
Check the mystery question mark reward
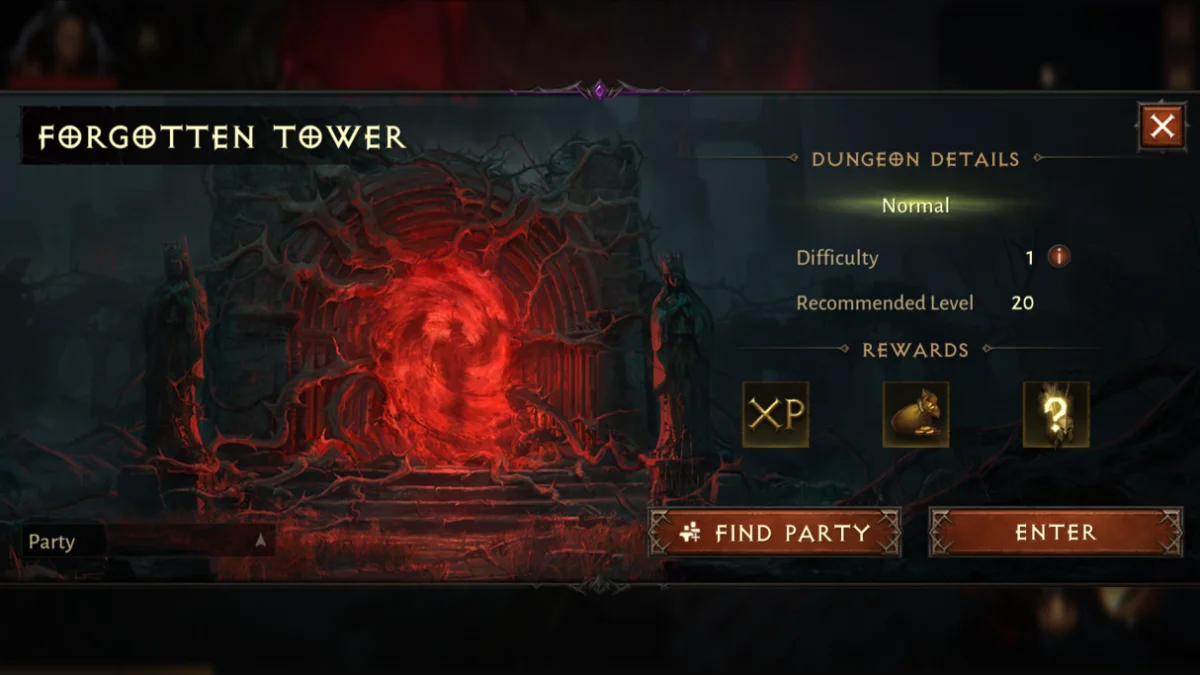coord(1055,414)
